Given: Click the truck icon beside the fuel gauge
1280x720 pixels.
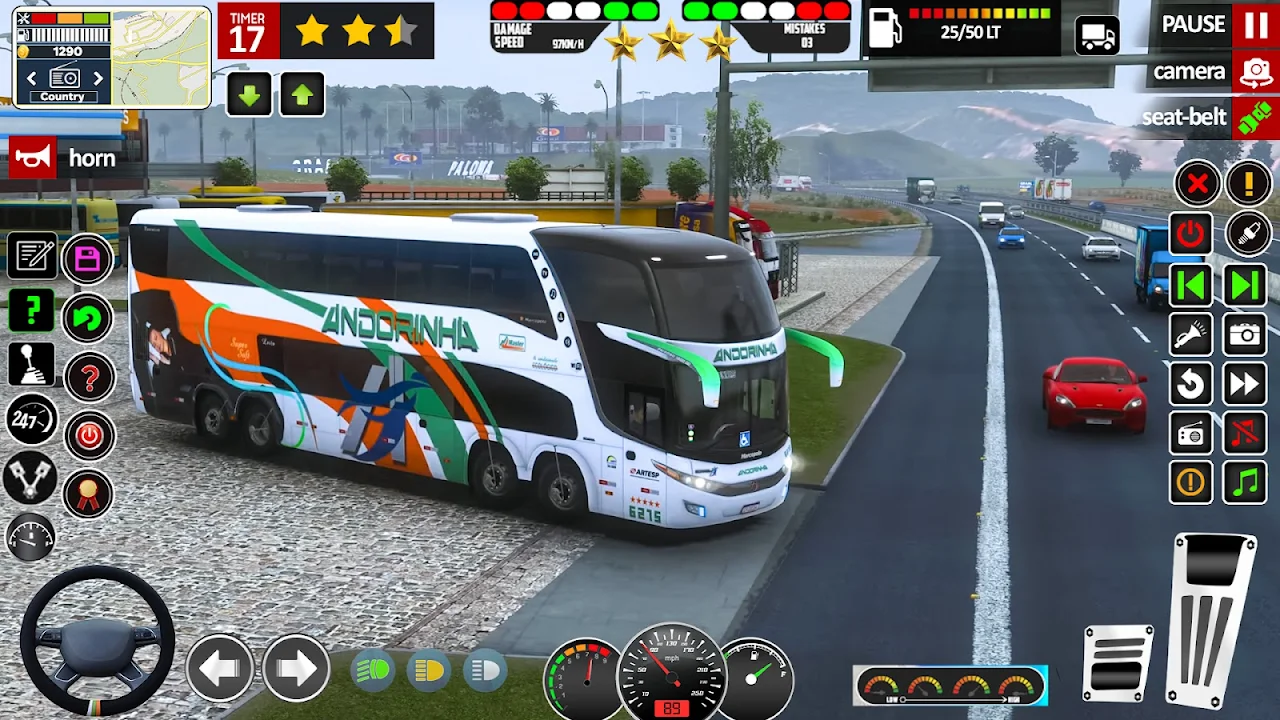Looking at the screenshot, I should (x=1097, y=36).
